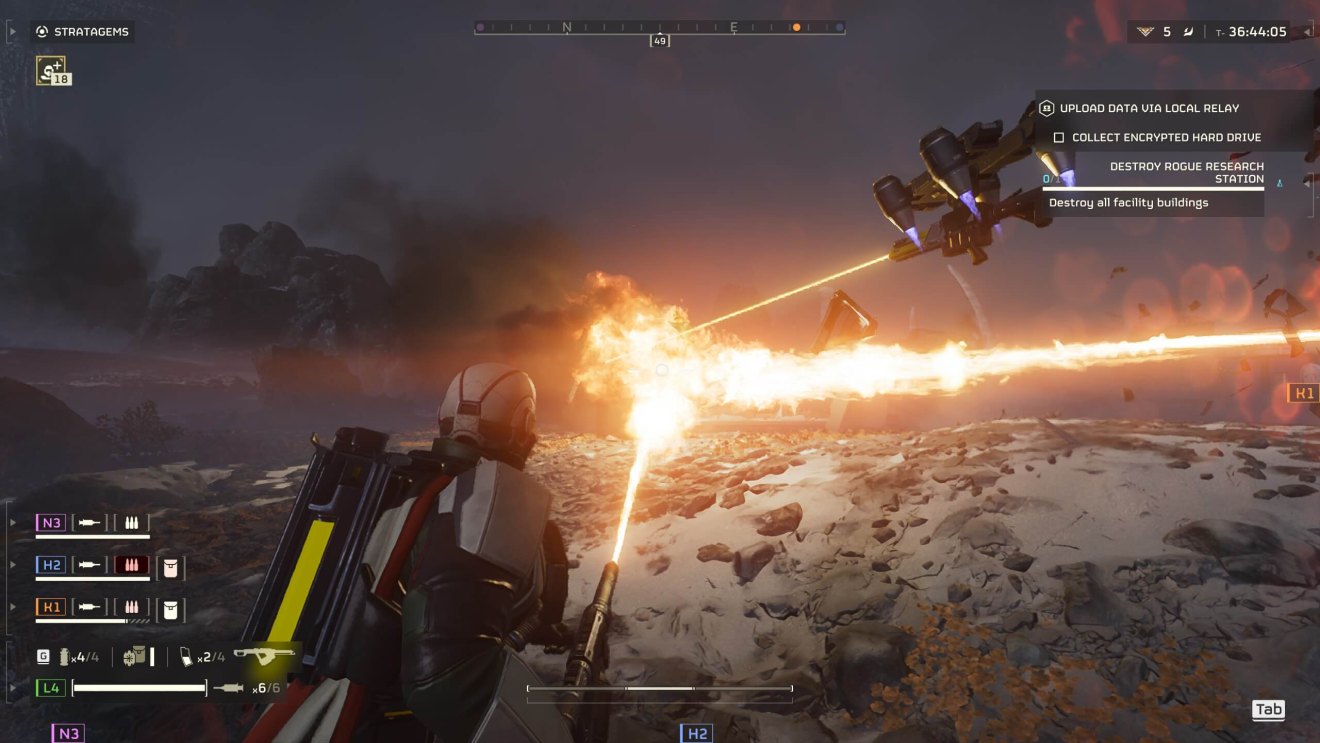This screenshot has height=743, width=1320.
Task: Open the Tab key map overlay prompt
Action: click(x=1268, y=710)
